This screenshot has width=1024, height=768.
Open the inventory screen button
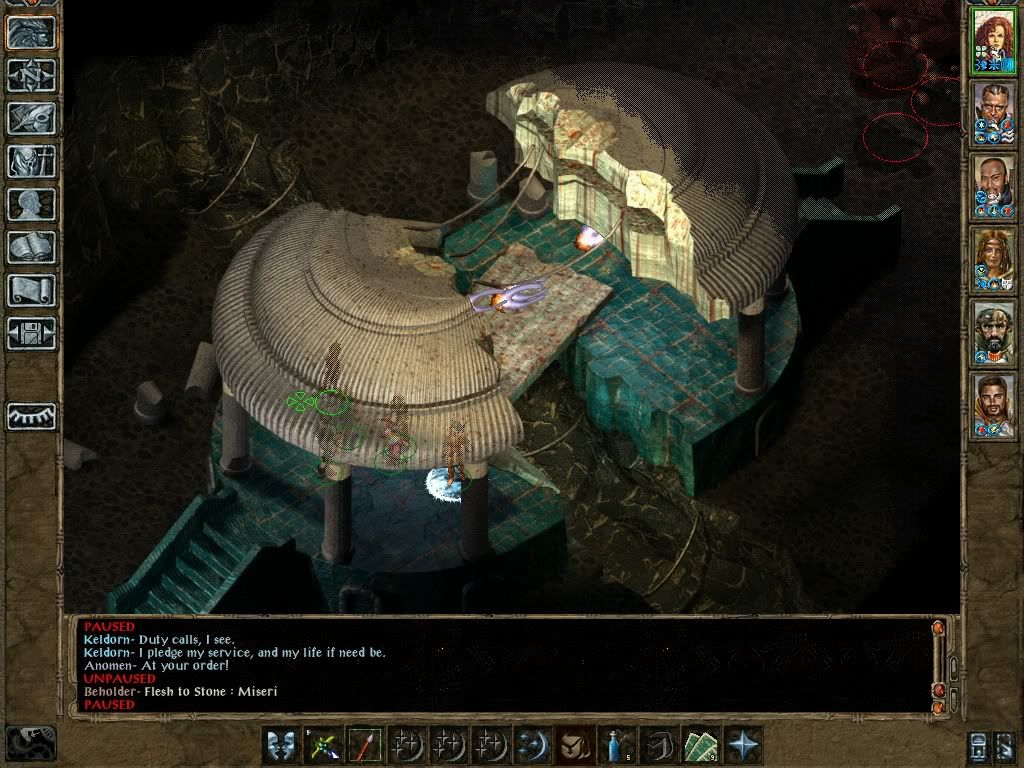pyautogui.click(x=32, y=161)
